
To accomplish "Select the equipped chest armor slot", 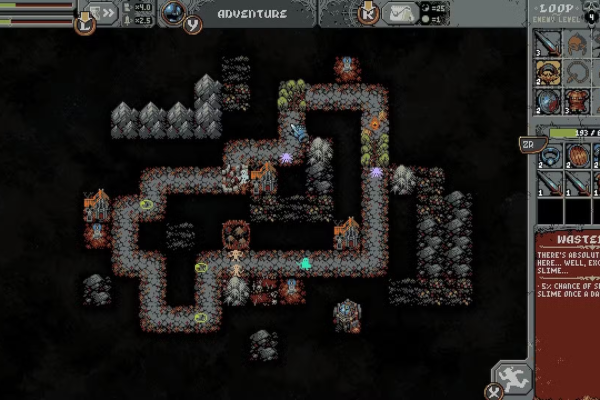I will pos(577,100).
